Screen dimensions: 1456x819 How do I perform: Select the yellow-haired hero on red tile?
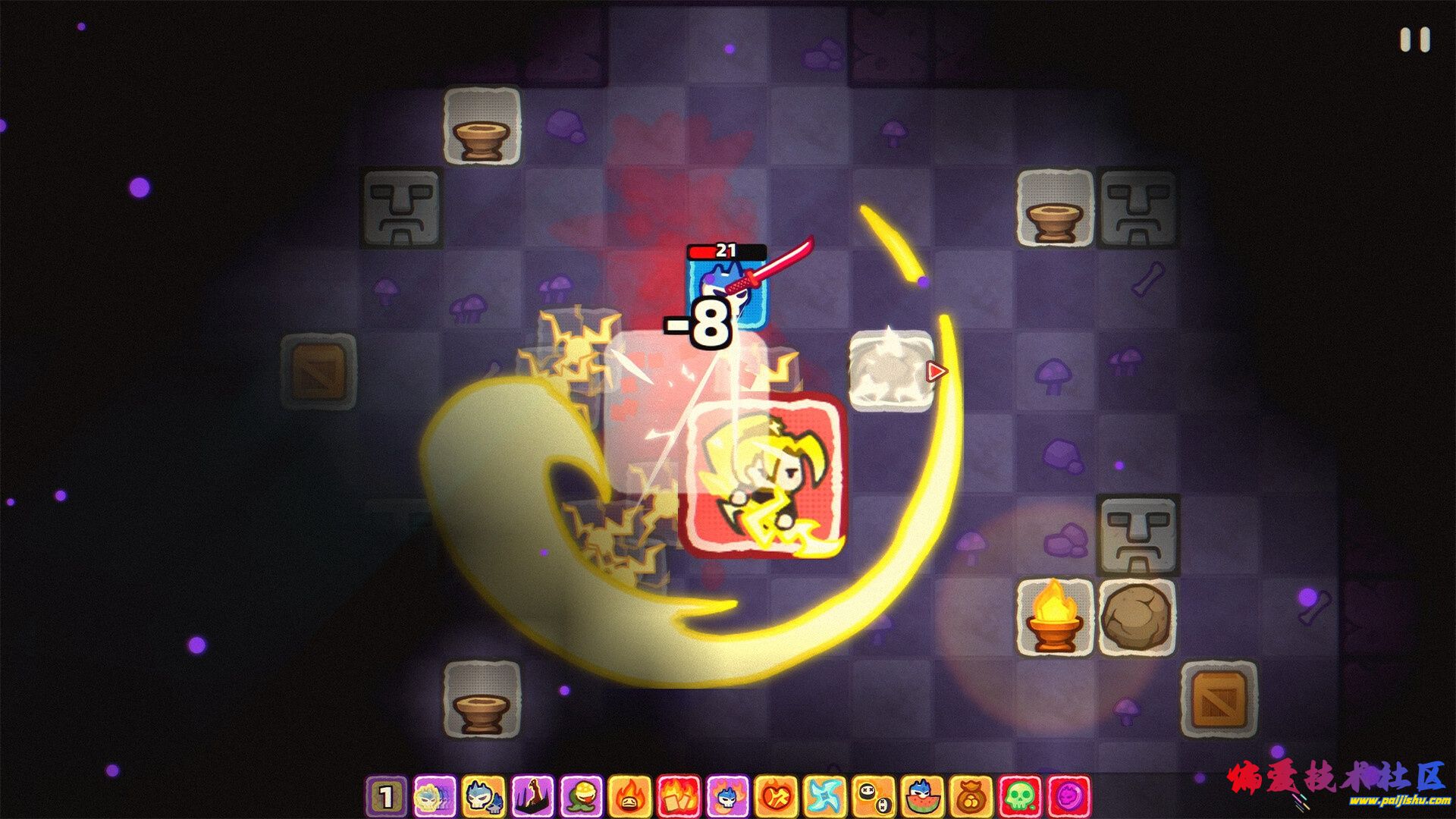(766, 474)
